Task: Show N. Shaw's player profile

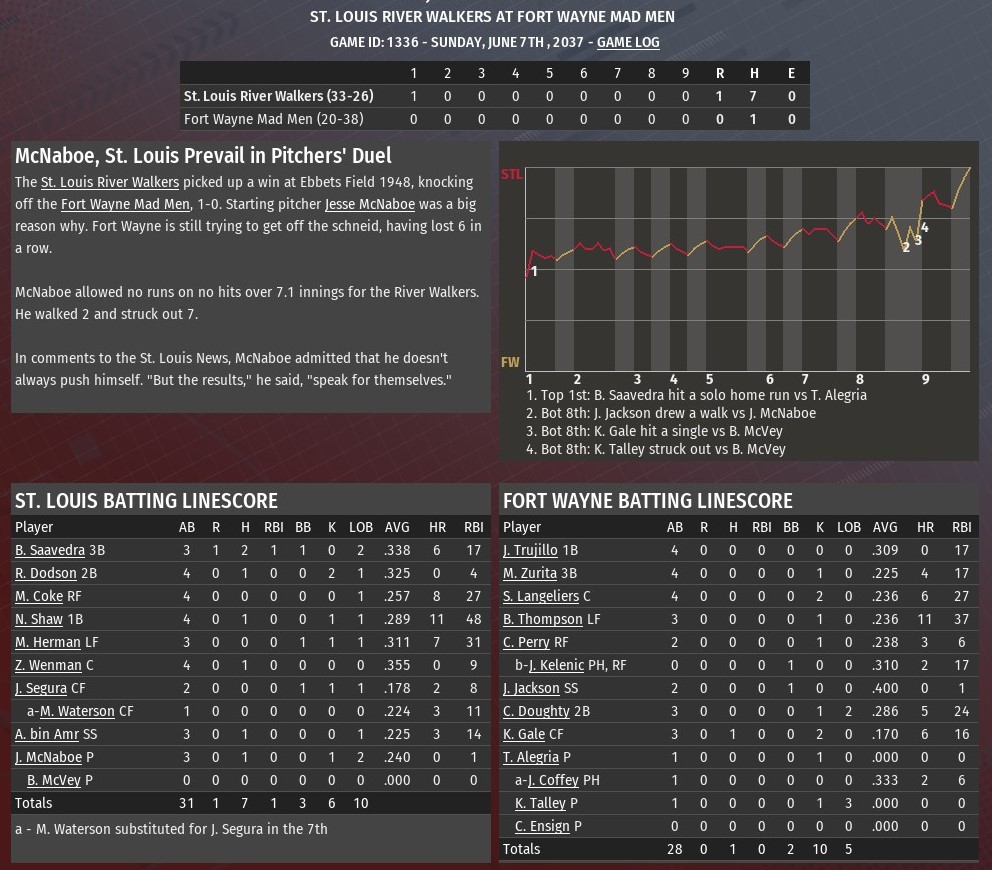Action: click(x=39, y=619)
